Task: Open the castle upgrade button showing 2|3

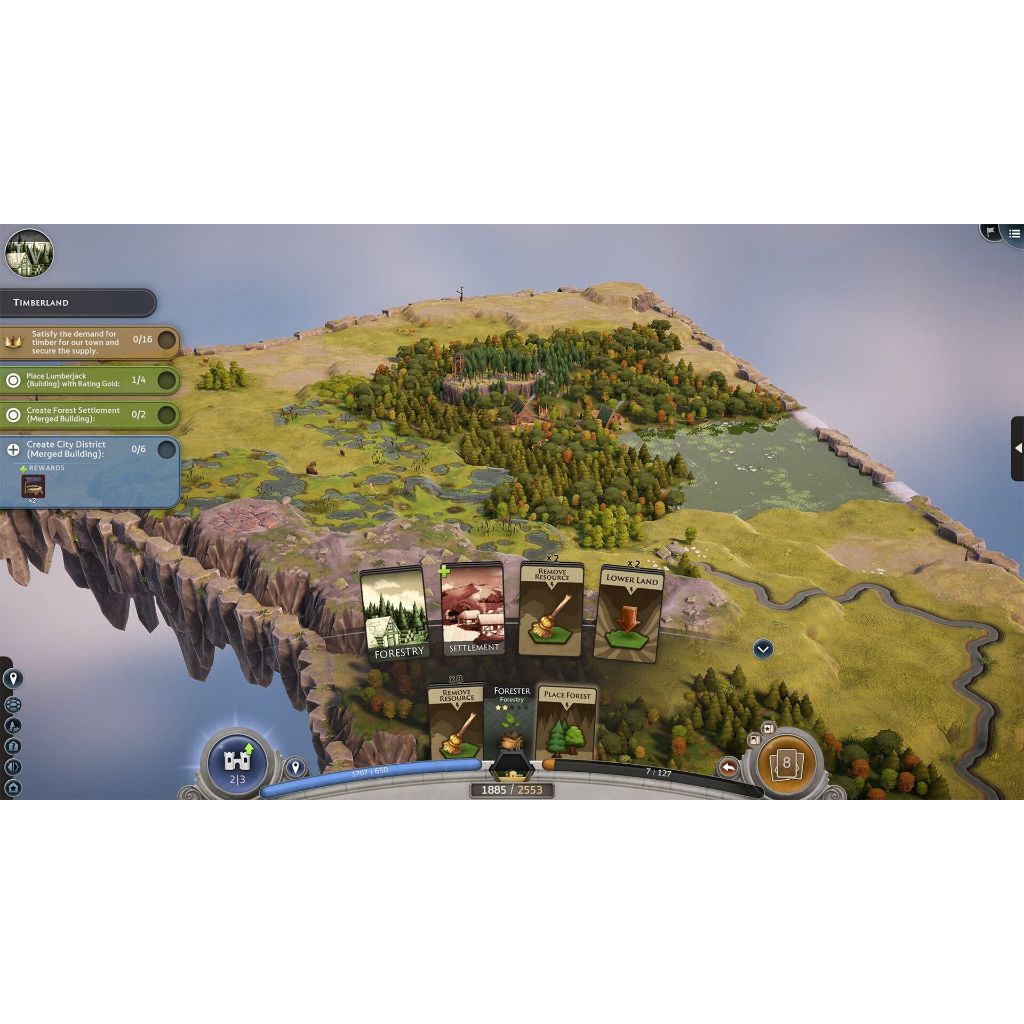Action: tap(237, 764)
